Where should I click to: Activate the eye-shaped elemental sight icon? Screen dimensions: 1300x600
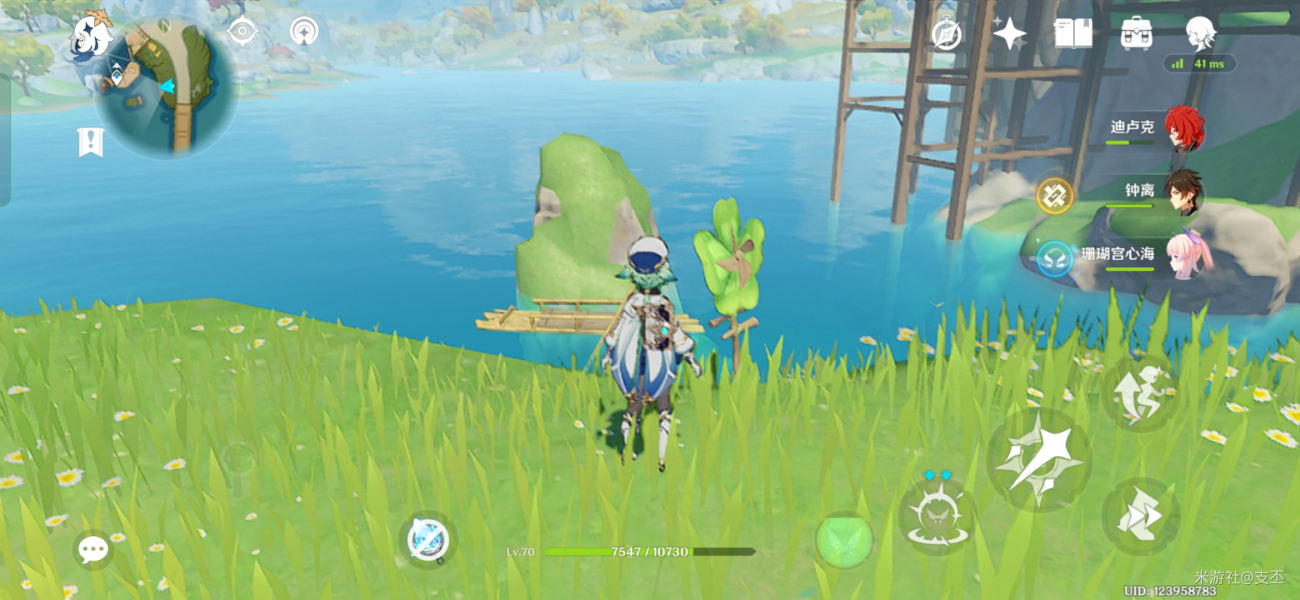pos(242,31)
